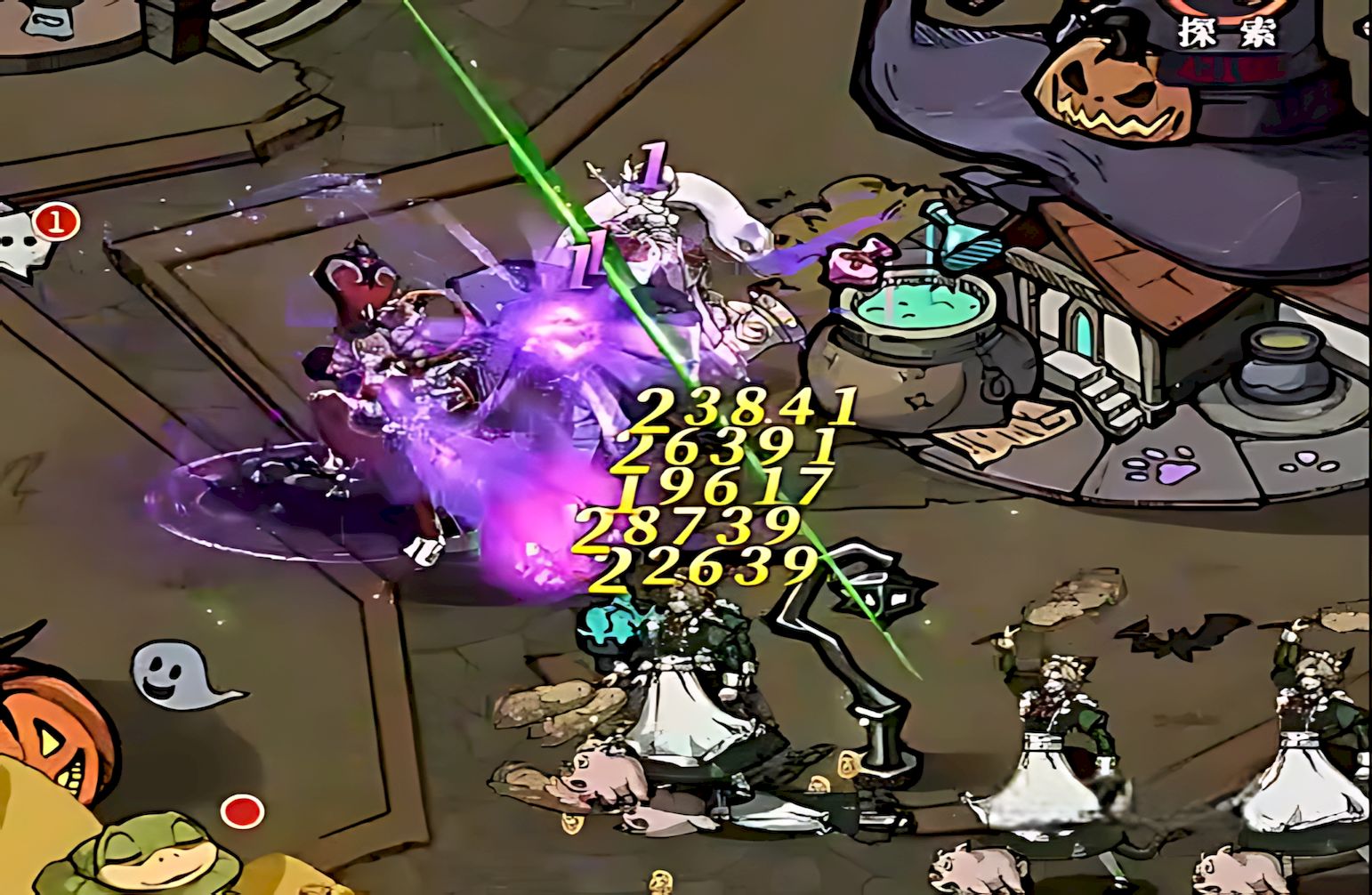Open the chat bubble with notification badge
Image resolution: width=1372 pixels, height=895 pixels.
coord(25,238)
